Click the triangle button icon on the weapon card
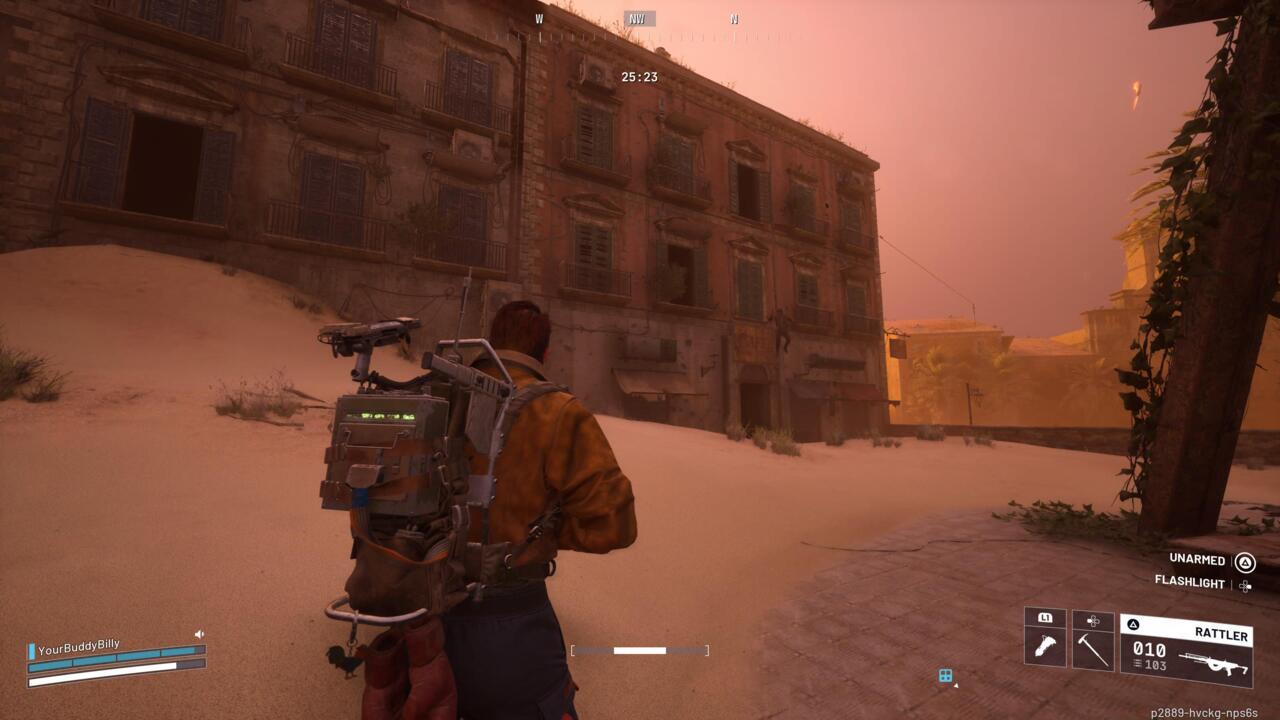The image size is (1280, 720). tap(1134, 624)
